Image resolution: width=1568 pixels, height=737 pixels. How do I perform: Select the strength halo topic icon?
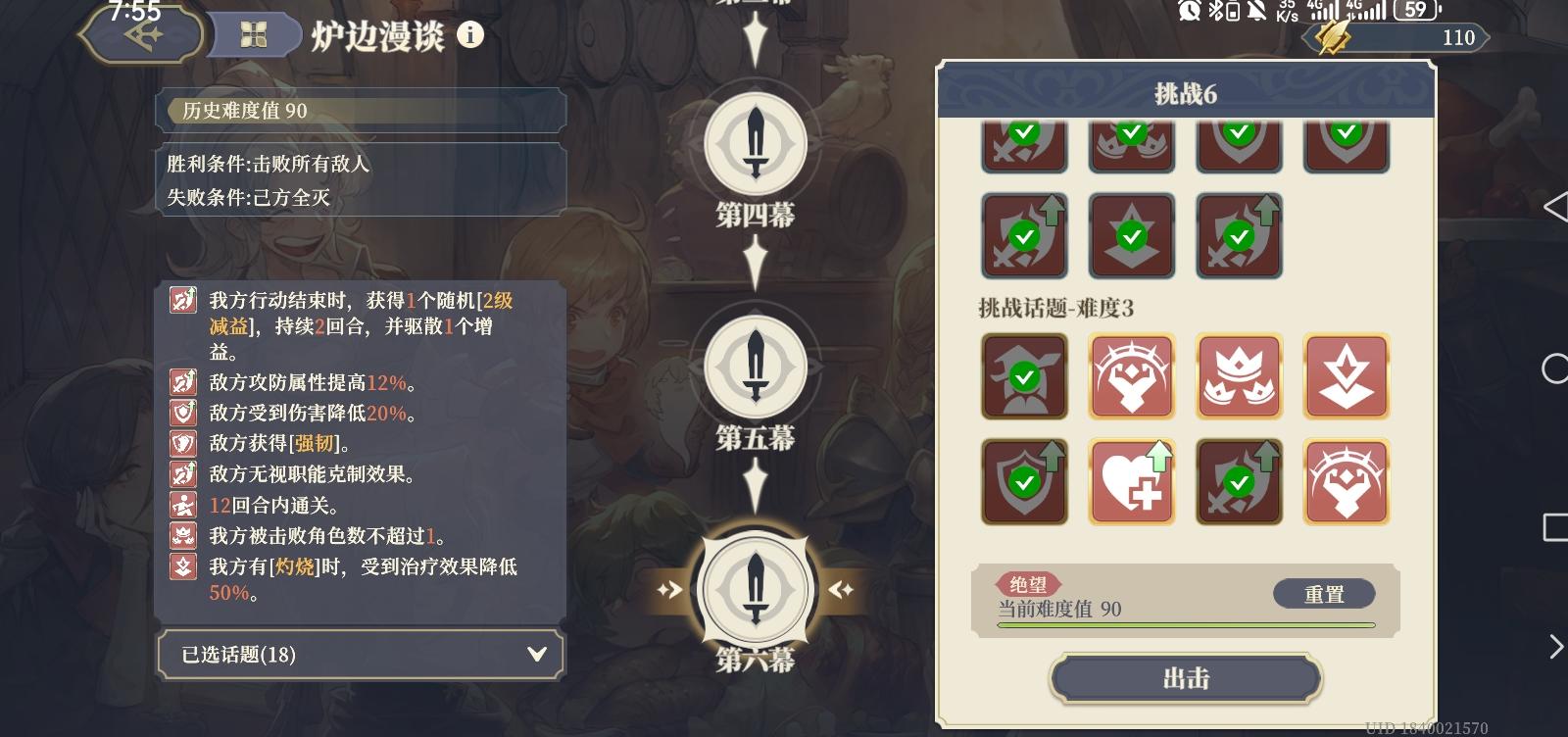(x=1132, y=377)
